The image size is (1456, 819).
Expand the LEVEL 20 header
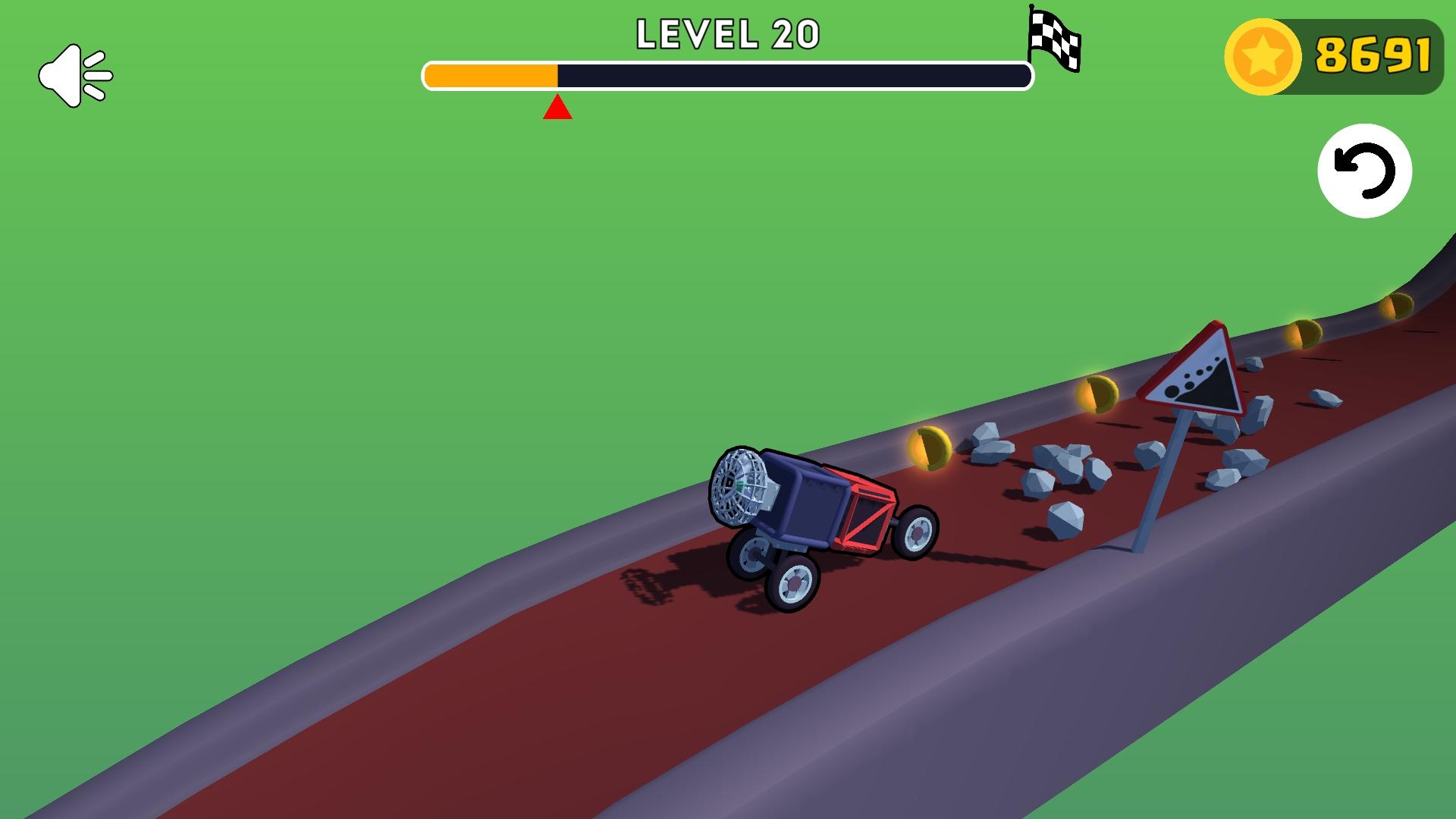click(728, 34)
